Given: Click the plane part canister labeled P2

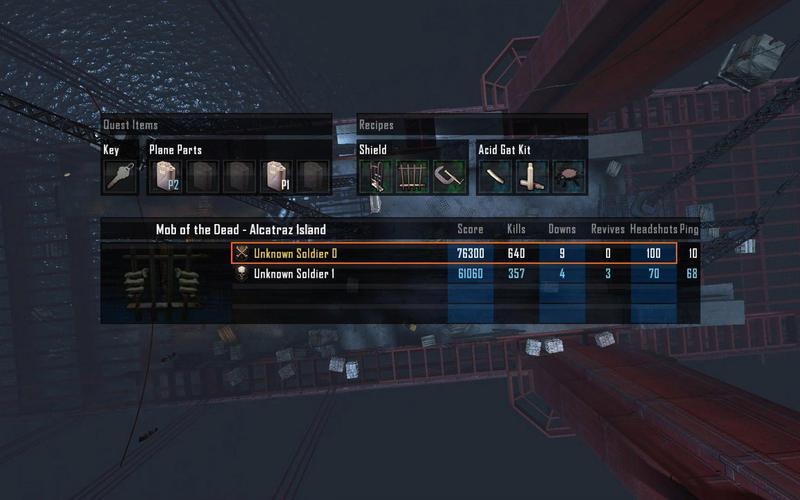Looking at the screenshot, I should (x=166, y=177).
